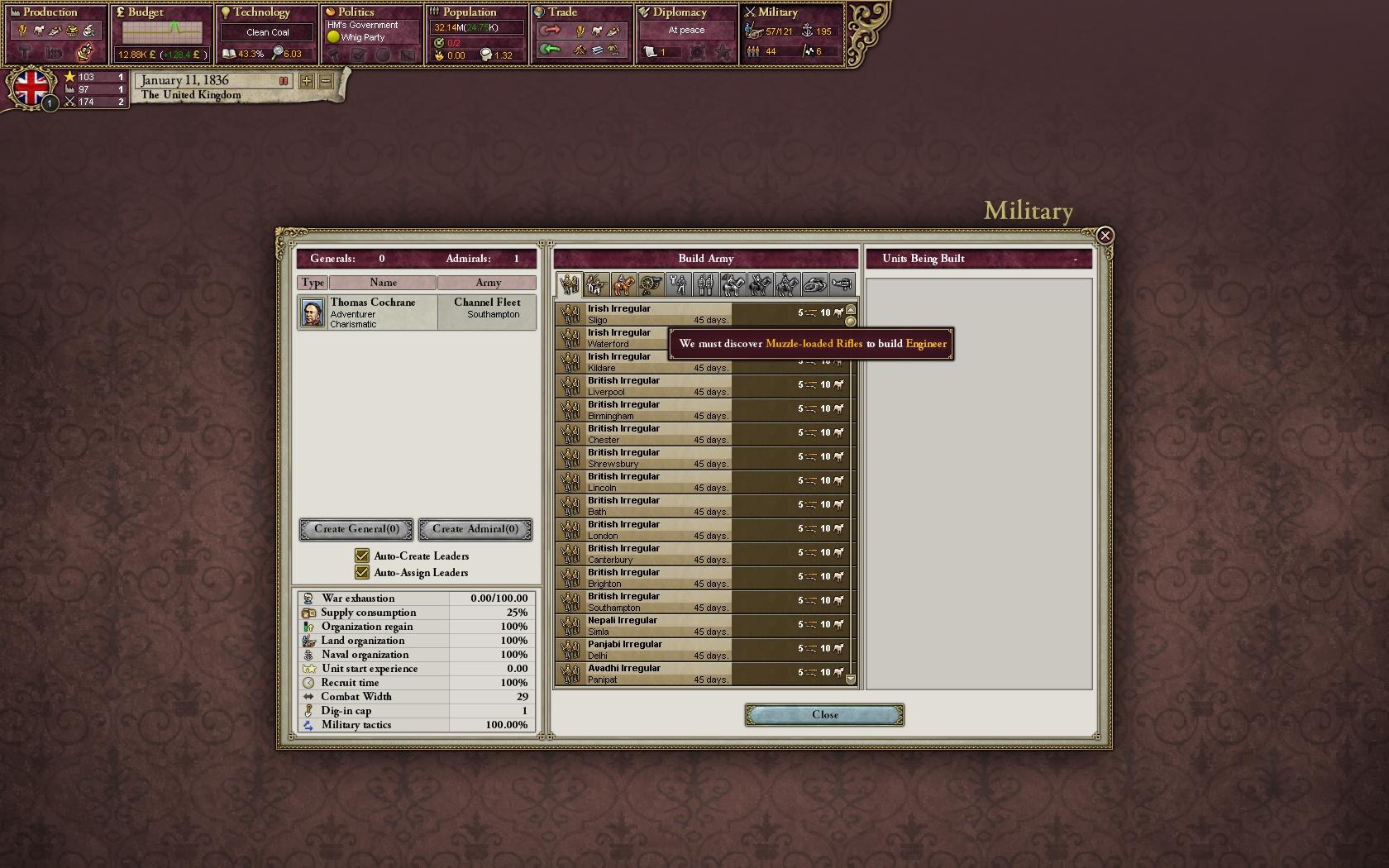Pause the game with the pause button
This screenshot has width=1389, height=868.
(284, 81)
